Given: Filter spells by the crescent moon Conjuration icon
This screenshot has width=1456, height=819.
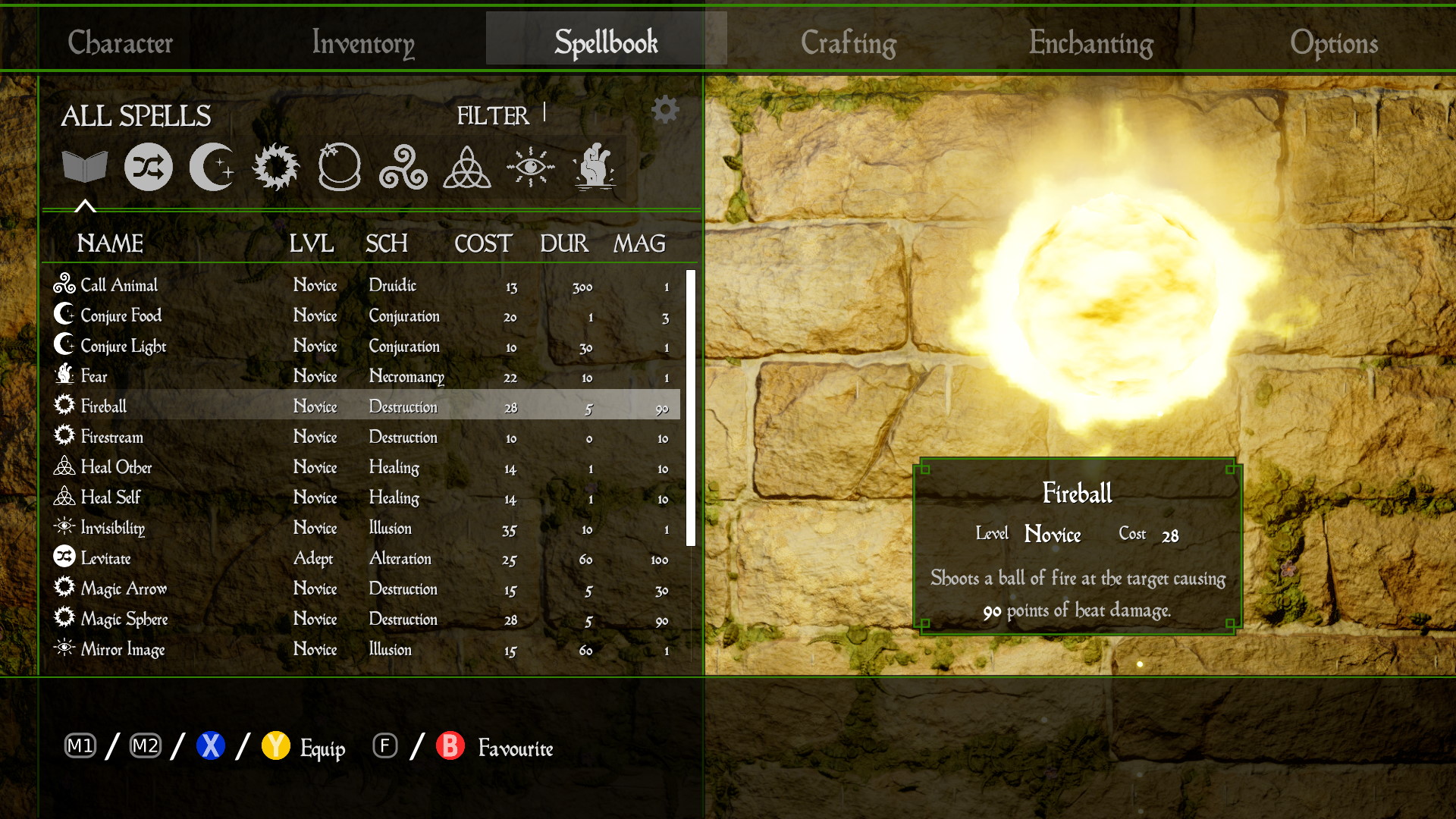Looking at the screenshot, I should pos(212,167).
